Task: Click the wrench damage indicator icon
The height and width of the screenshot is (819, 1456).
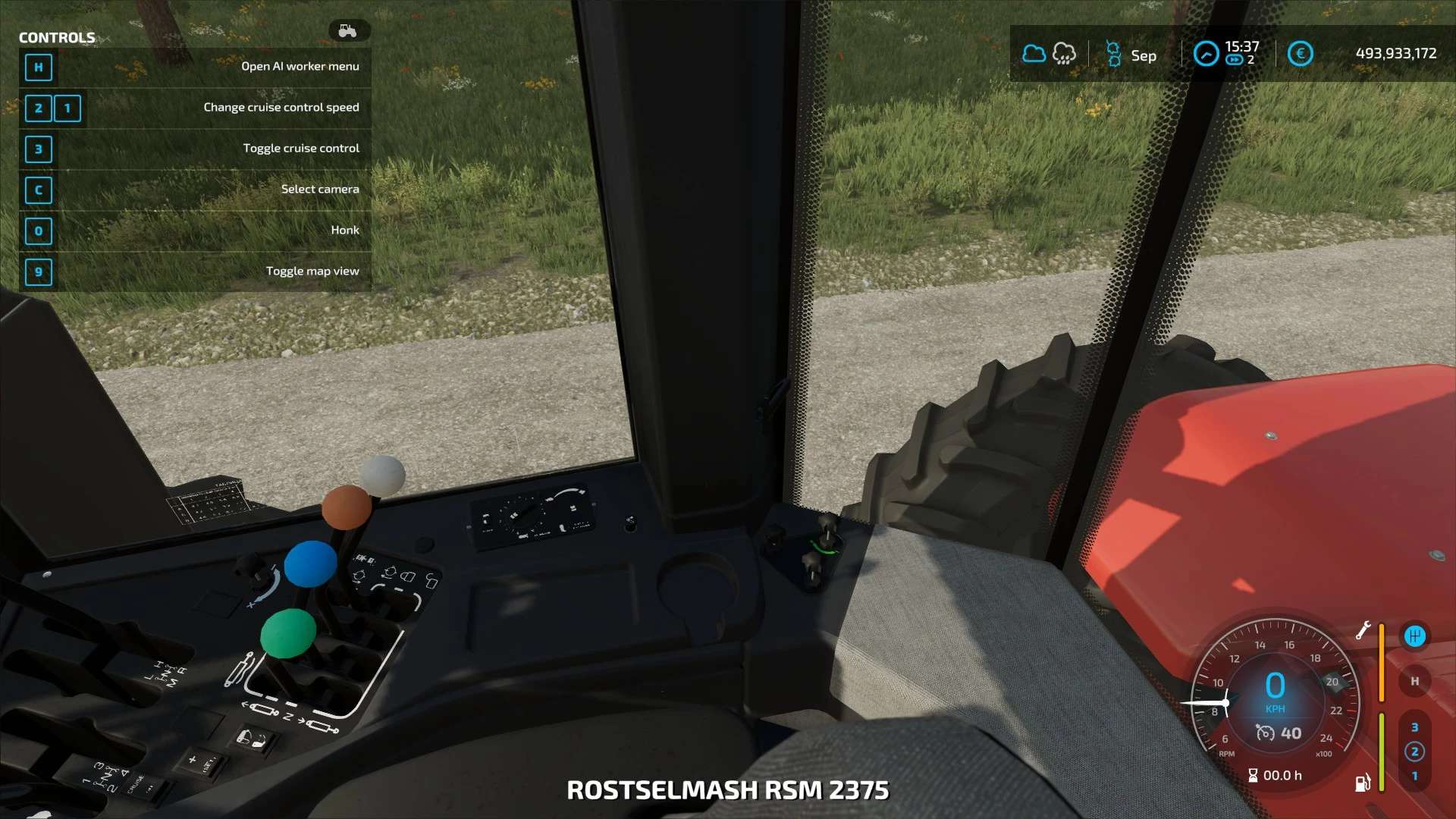Action: coord(1363,631)
